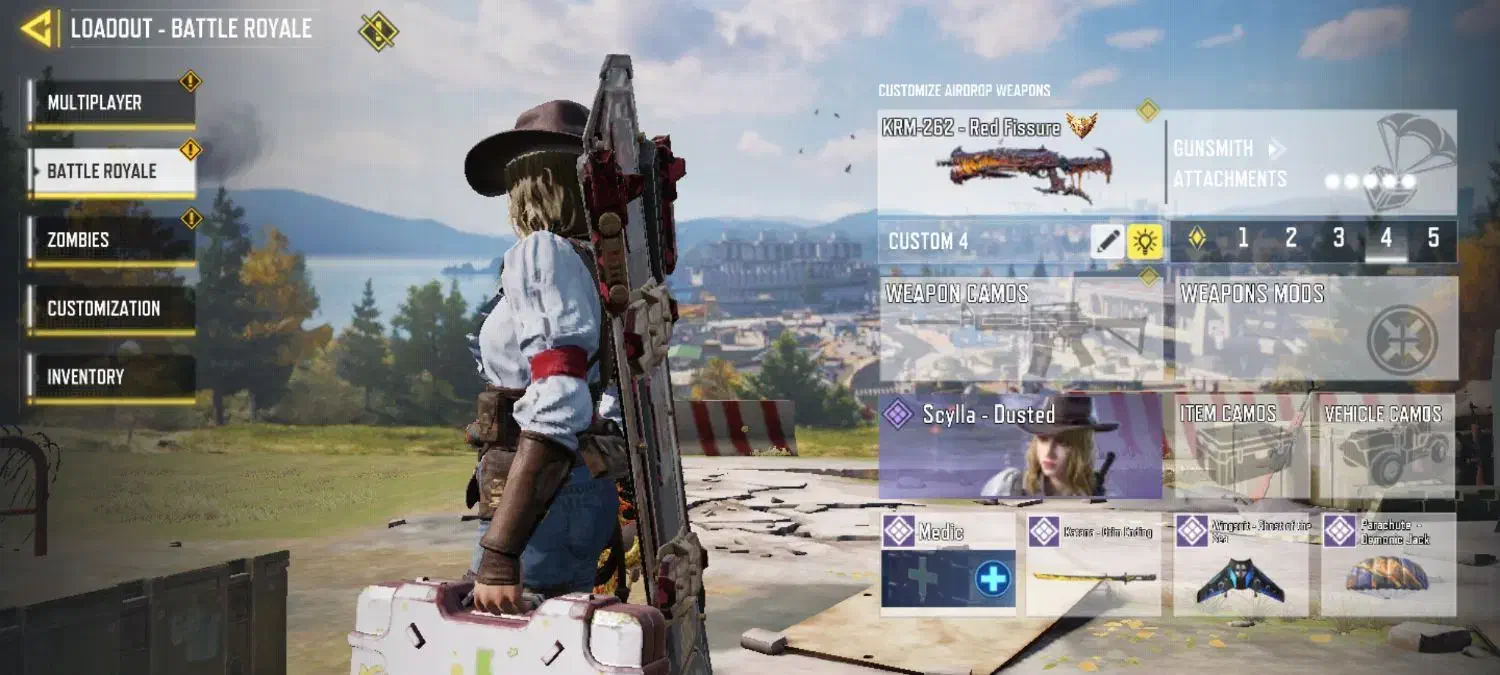Switch to custom loadout slot 5
The image size is (1500, 675).
click(1433, 238)
